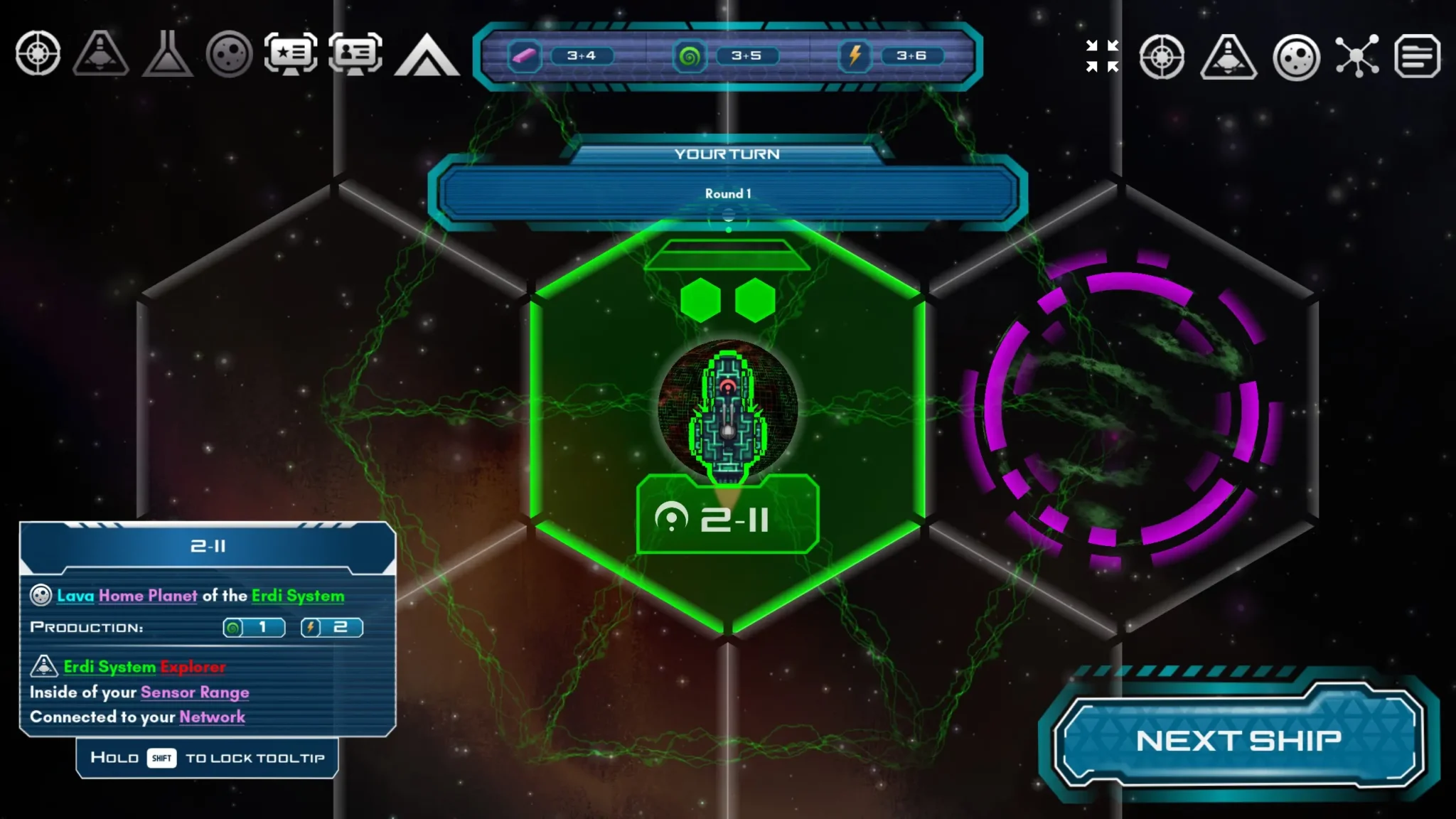Open the star card screen icon

291,54
